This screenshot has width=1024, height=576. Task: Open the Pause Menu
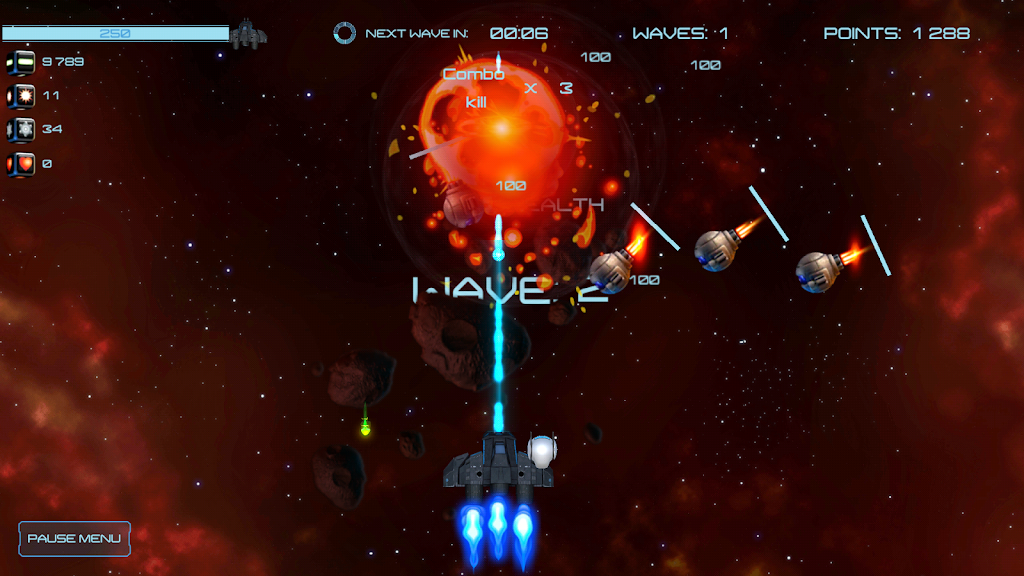[x=74, y=539]
